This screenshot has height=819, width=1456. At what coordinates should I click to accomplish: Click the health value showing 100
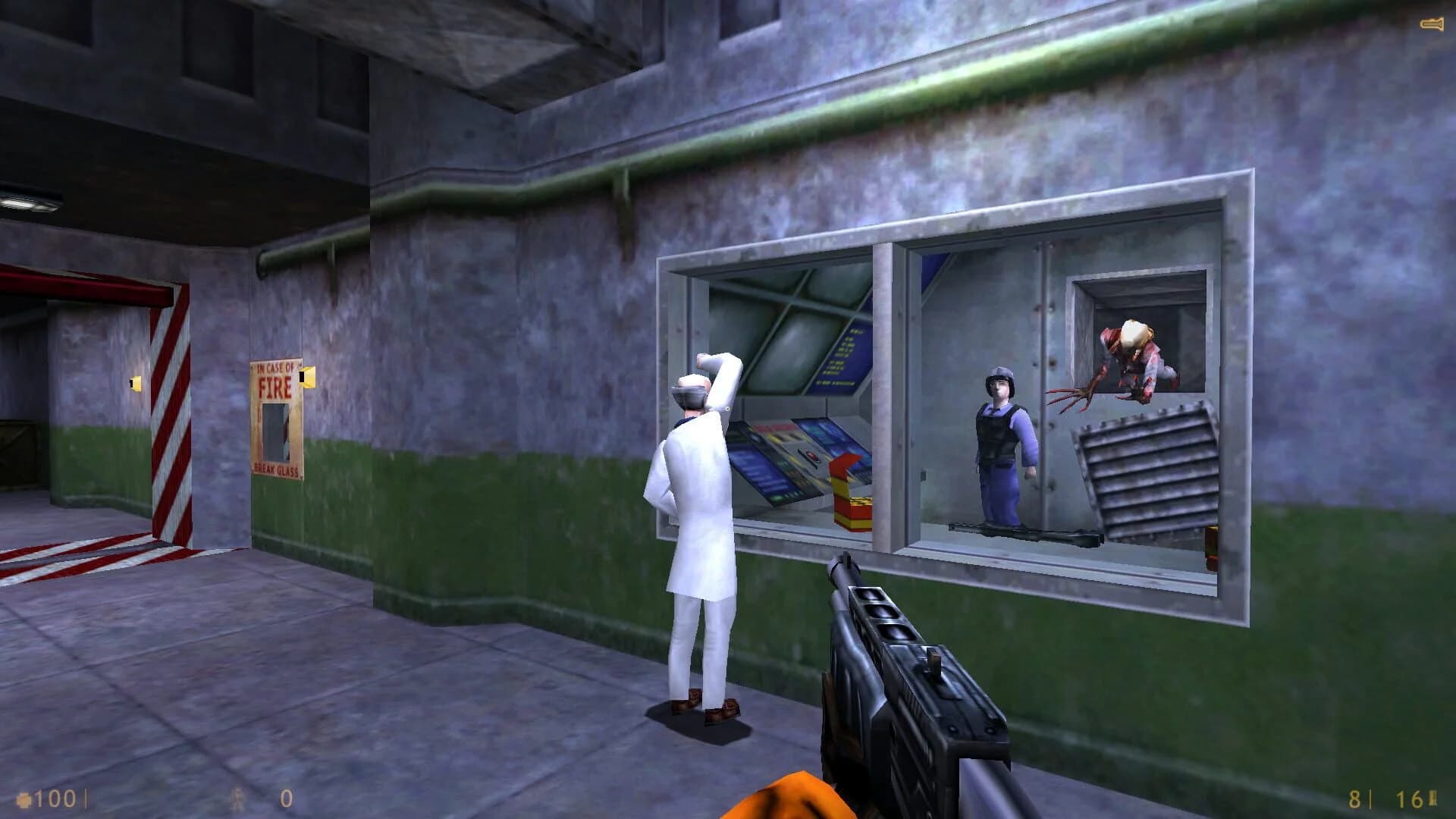pyautogui.click(x=53, y=796)
